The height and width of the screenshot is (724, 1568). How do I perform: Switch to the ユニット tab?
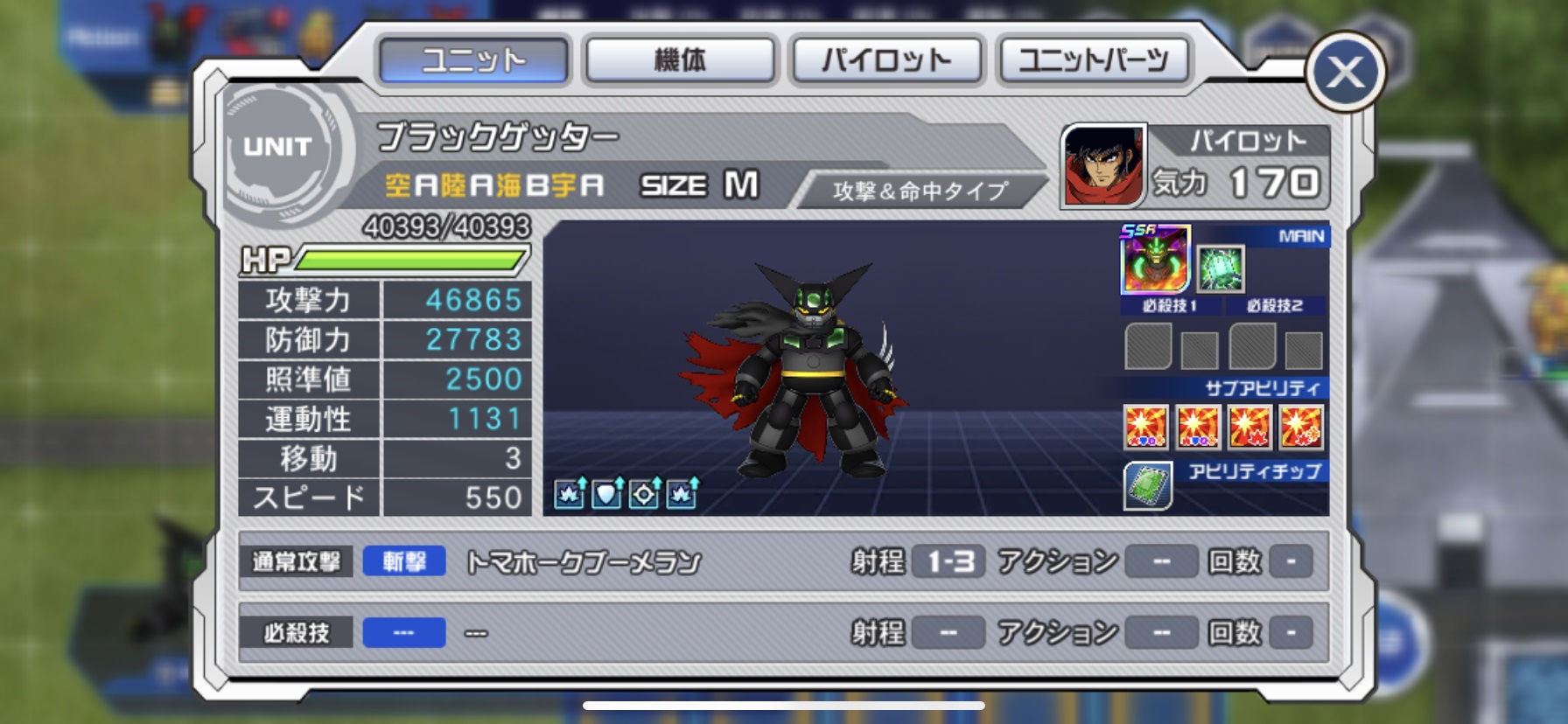[x=473, y=60]
